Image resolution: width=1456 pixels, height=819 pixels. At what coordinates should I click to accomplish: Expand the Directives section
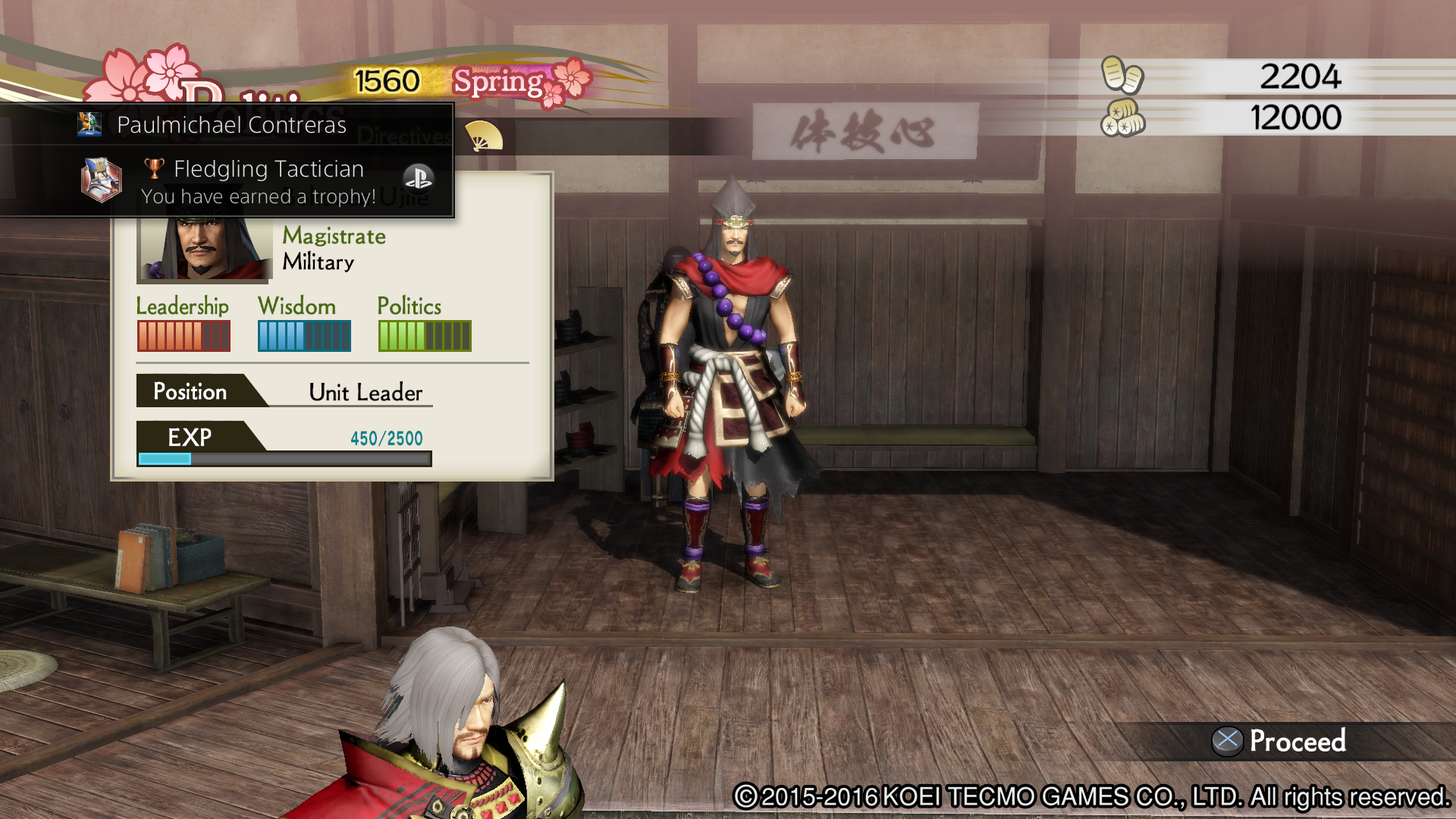tap(404, 136)
